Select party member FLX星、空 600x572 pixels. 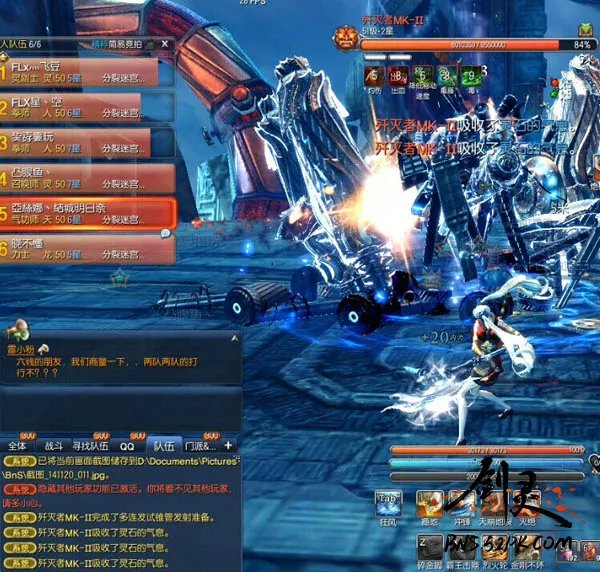point(85,109)
